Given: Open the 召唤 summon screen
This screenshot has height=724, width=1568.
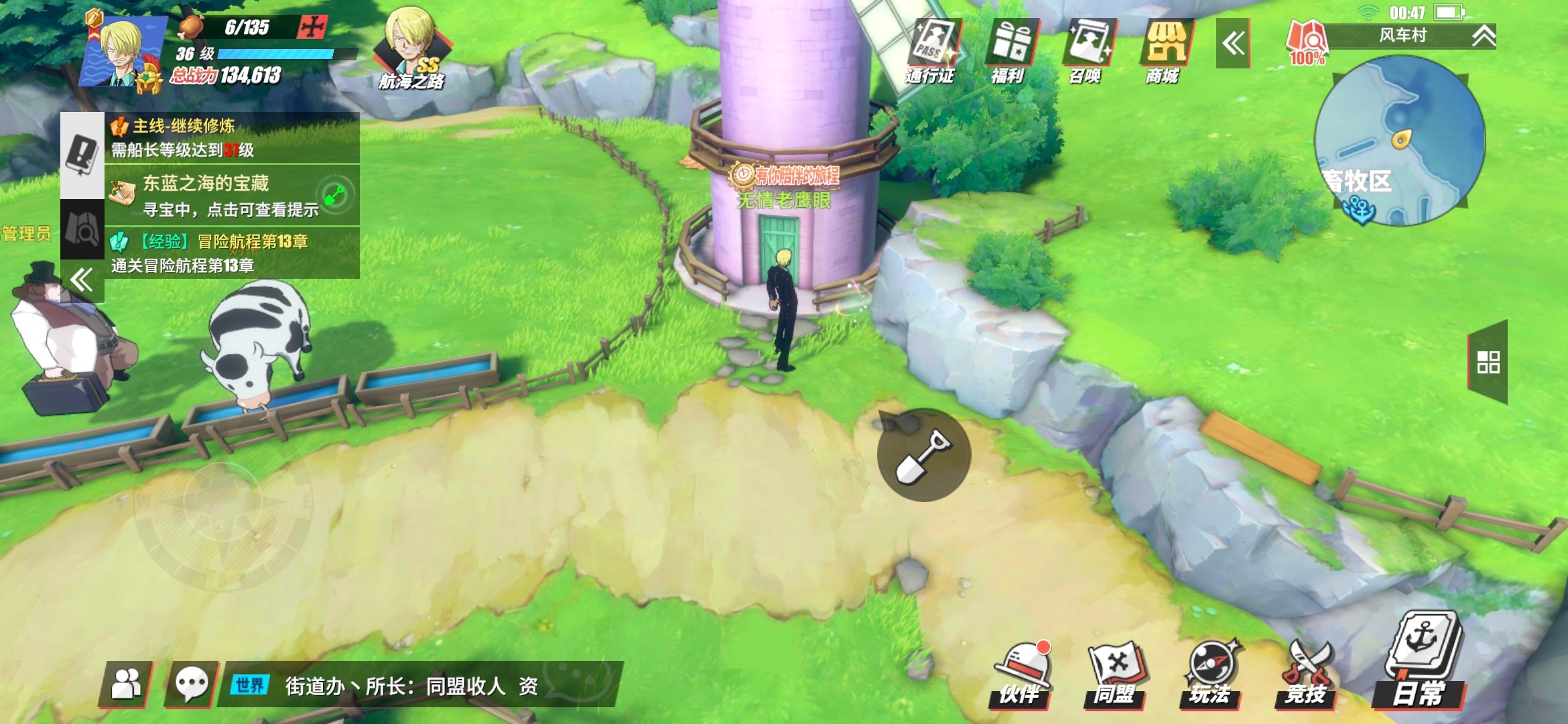Looking at the screenshot, I should point(1087,50).
